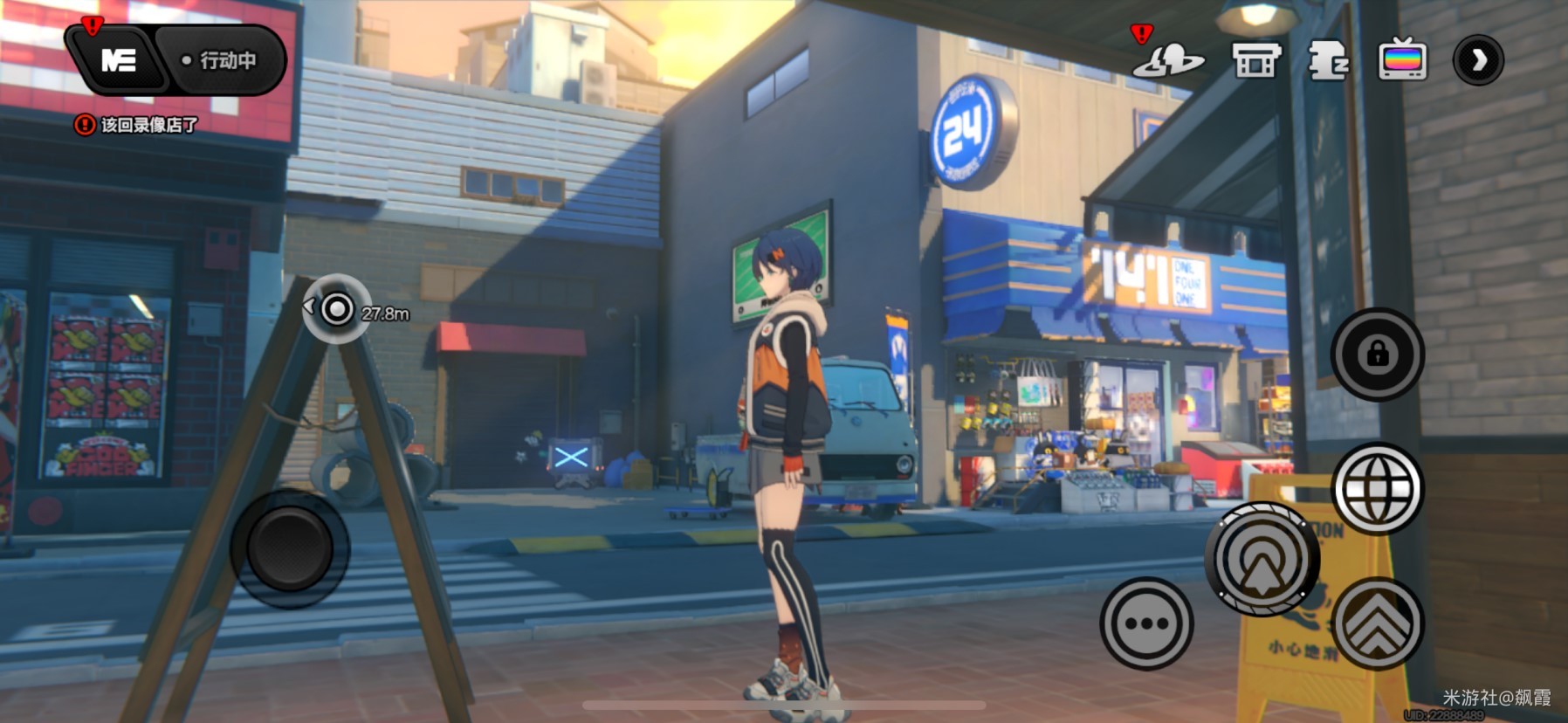Image resolution: width=1568 pixels, height=723 pixels.
Task: Toggle the padlock camera lock button
Action: click(1377, 354)
